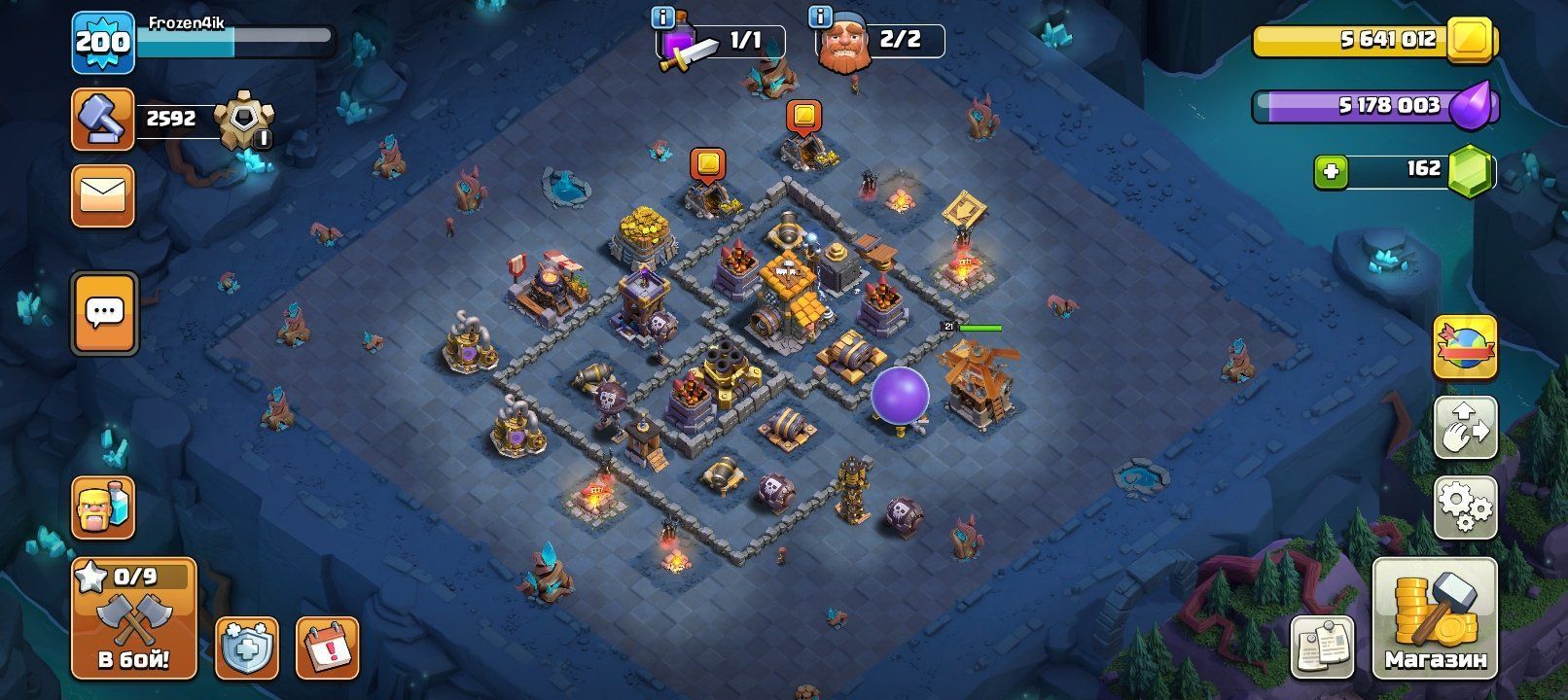Add gems with the green plus button
This screenshot has width=1568, height=700.
tap(1331, 172)
